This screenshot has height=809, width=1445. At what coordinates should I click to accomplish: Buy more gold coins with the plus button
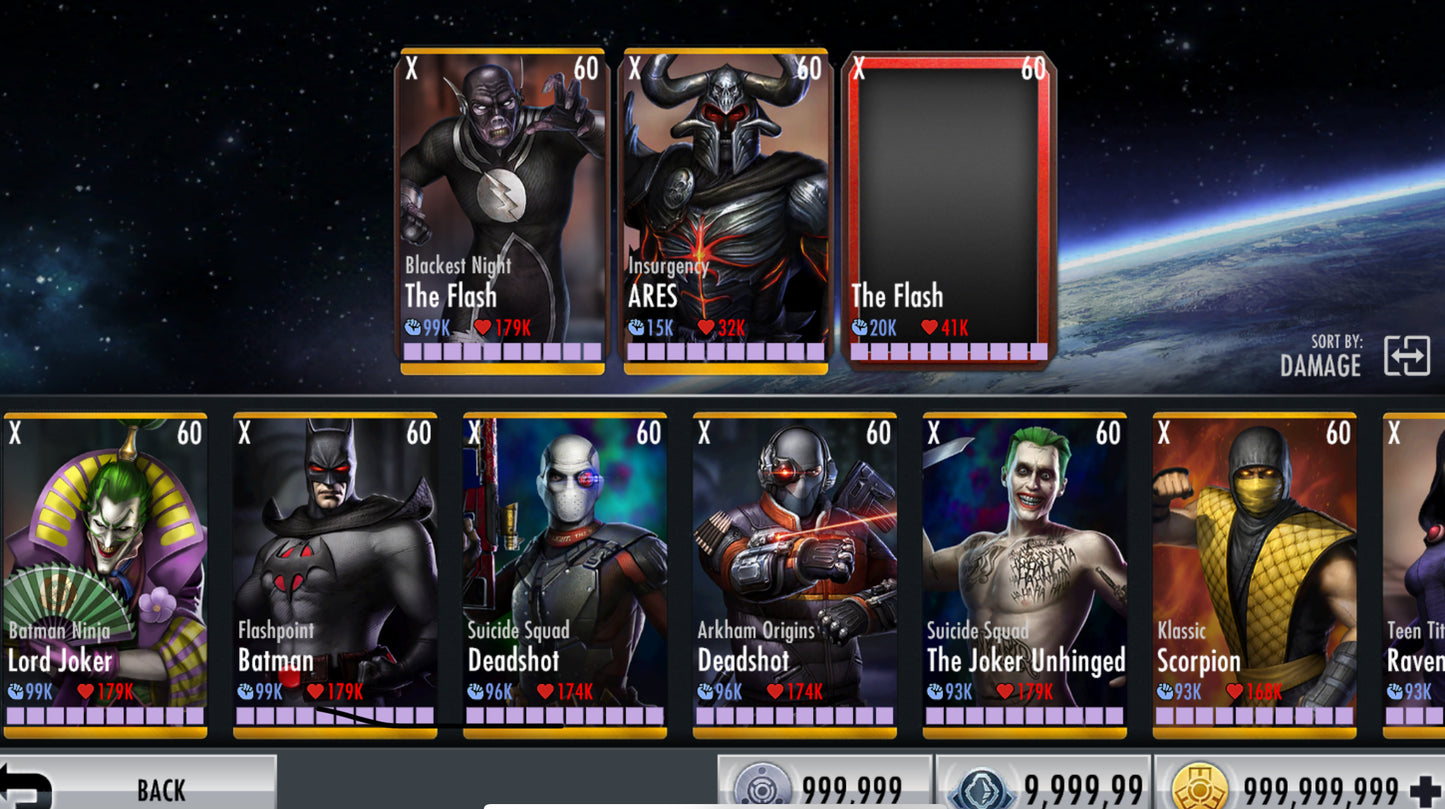(x=1424, y=791)
